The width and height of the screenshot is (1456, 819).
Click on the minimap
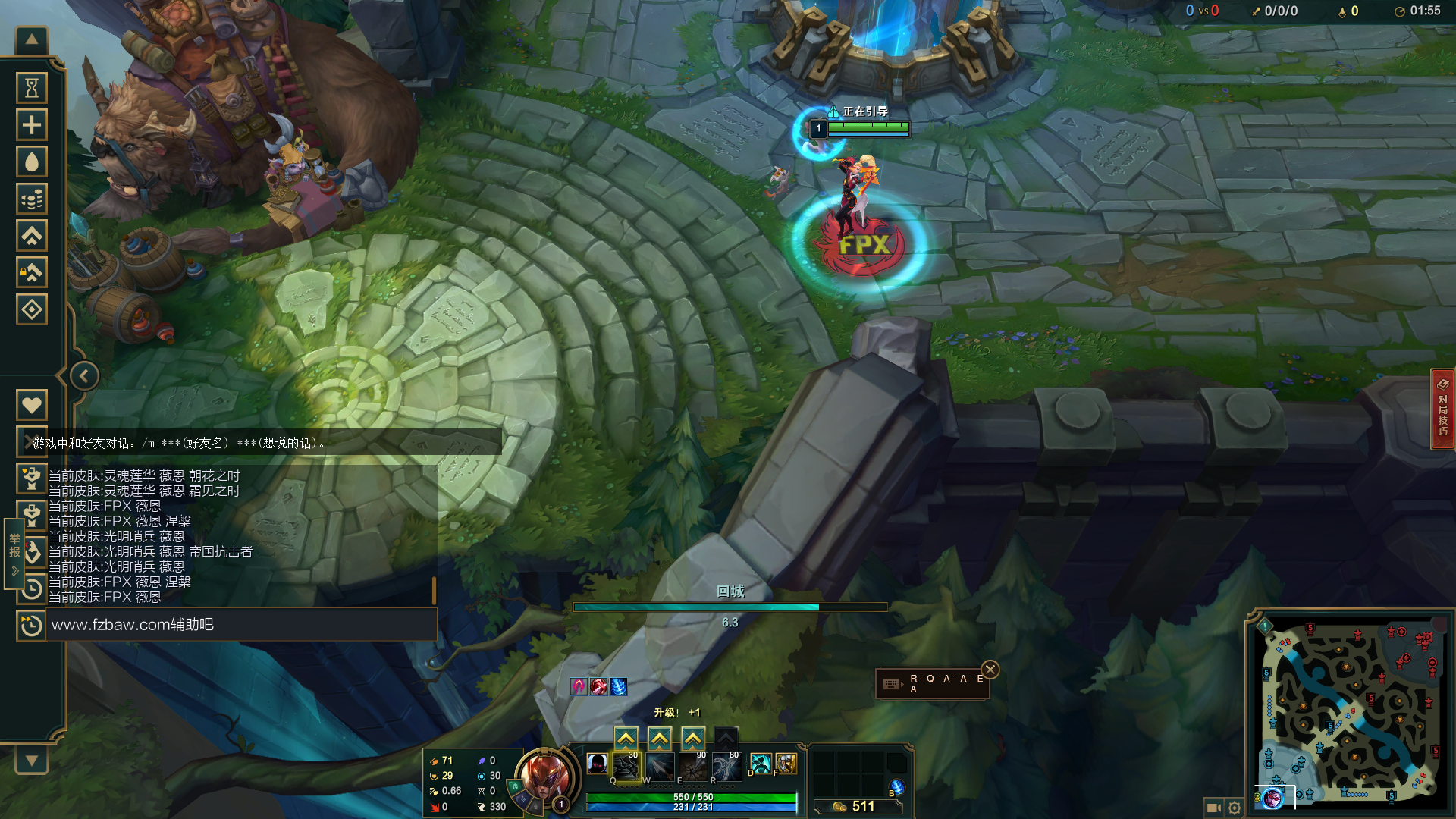click(1350, 713)
